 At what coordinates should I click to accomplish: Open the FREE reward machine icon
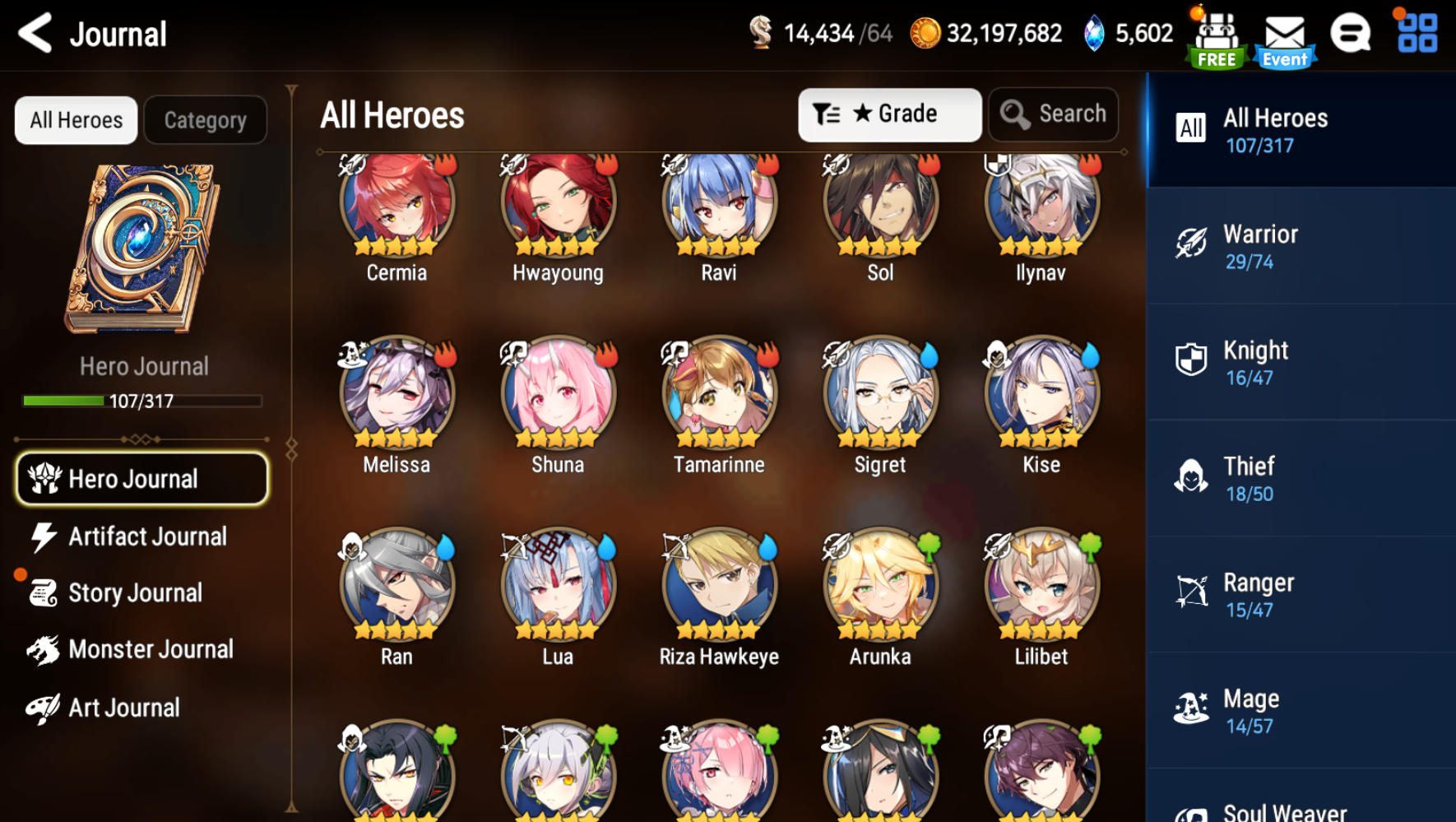[x=1217, y=35]
